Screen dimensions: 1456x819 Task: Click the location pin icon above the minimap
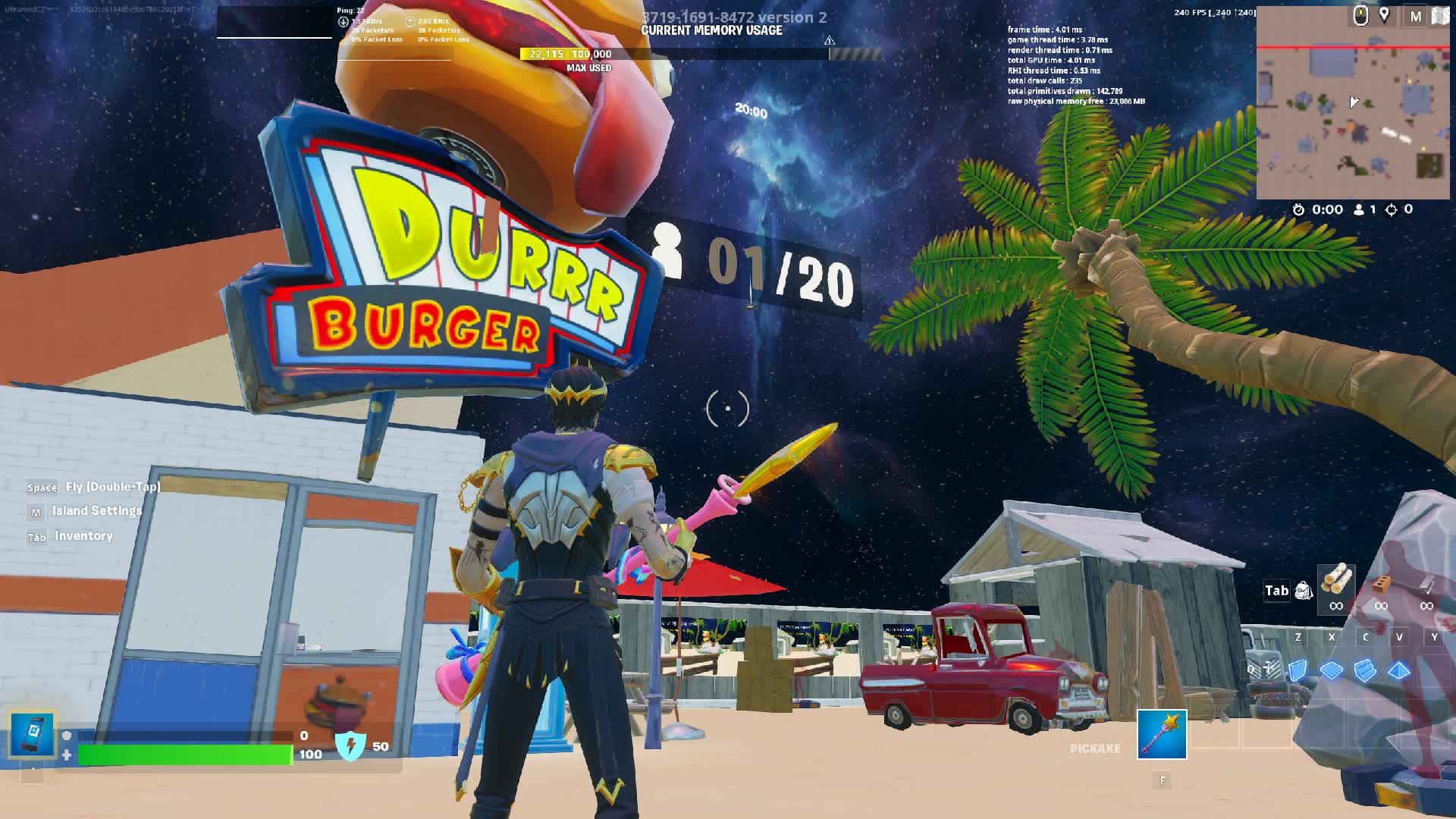[1384, 15]
